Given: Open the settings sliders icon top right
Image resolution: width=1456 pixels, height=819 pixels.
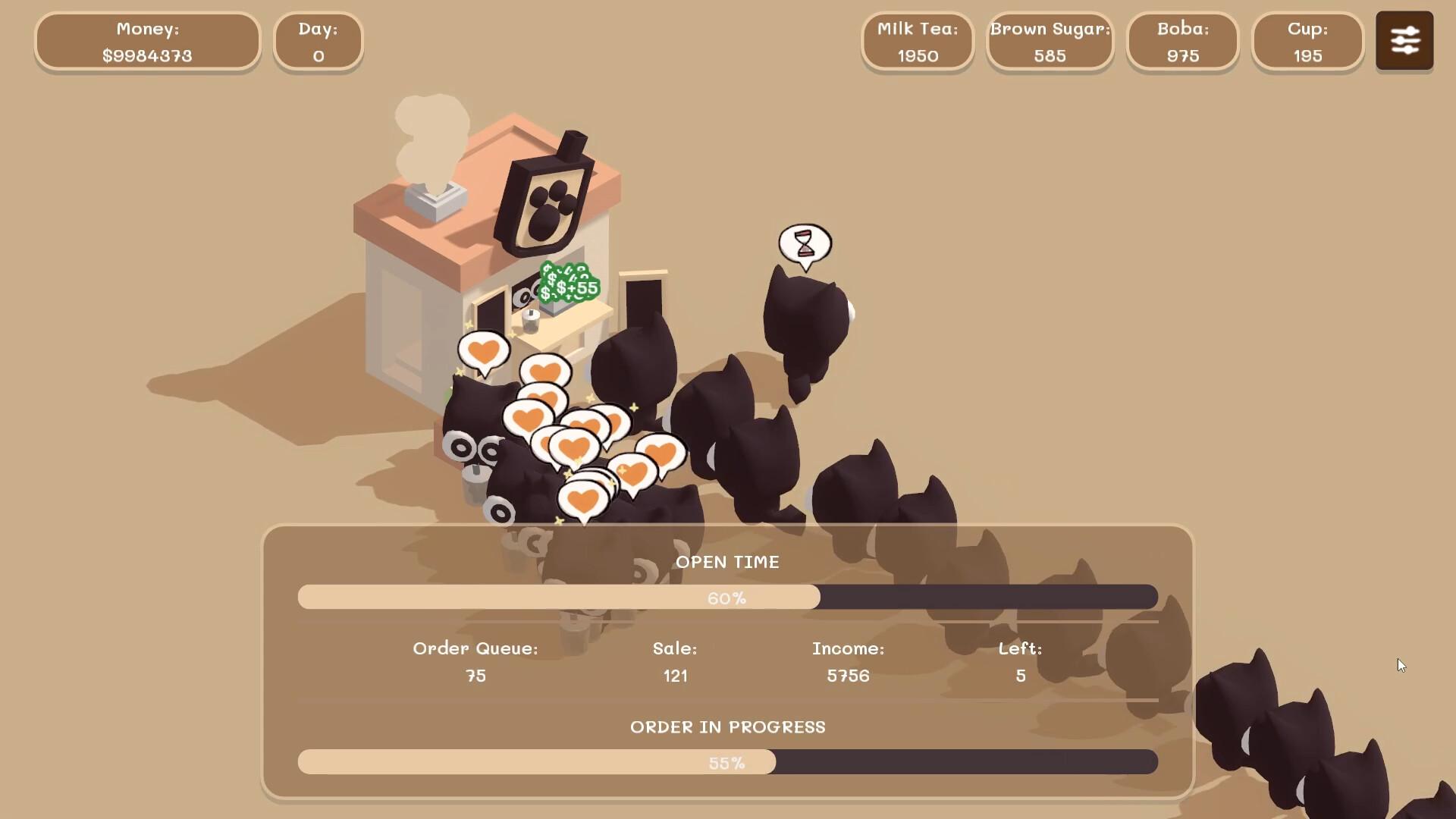Looking at the screenshot, I should click(x=1404, y=40).
